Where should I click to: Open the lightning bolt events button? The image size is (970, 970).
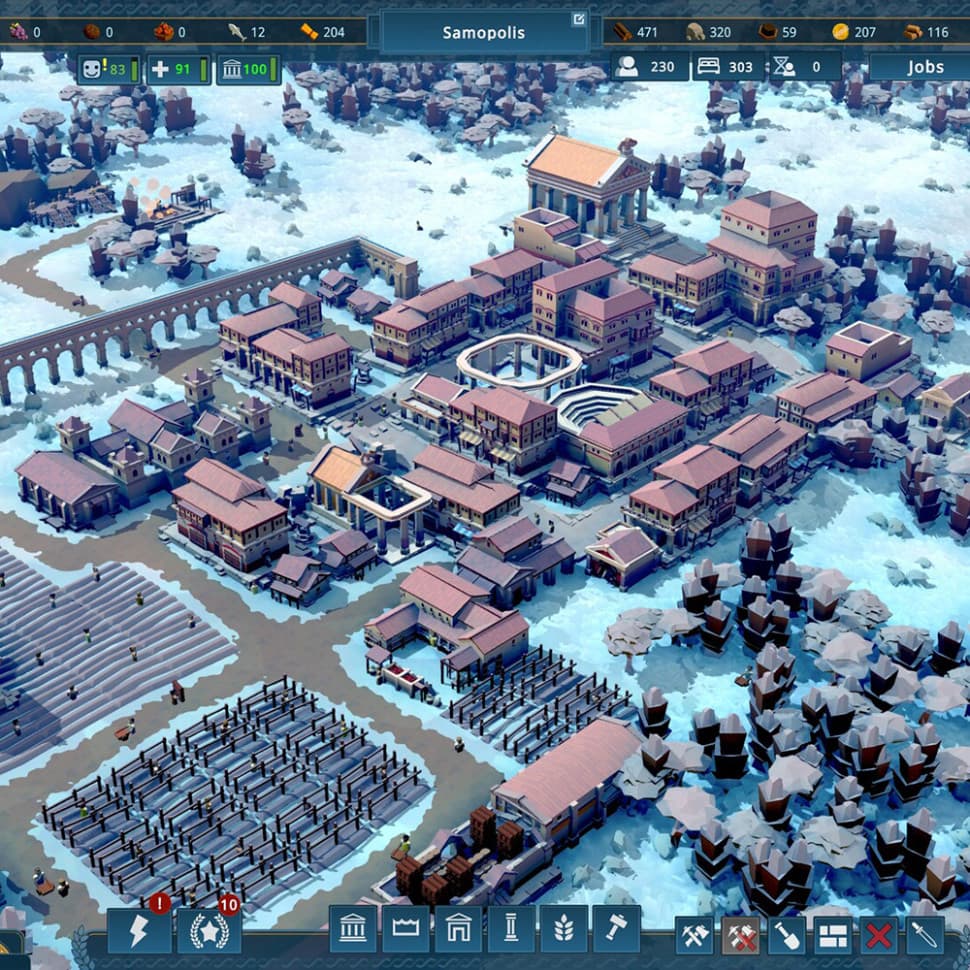tap(139, 930)
